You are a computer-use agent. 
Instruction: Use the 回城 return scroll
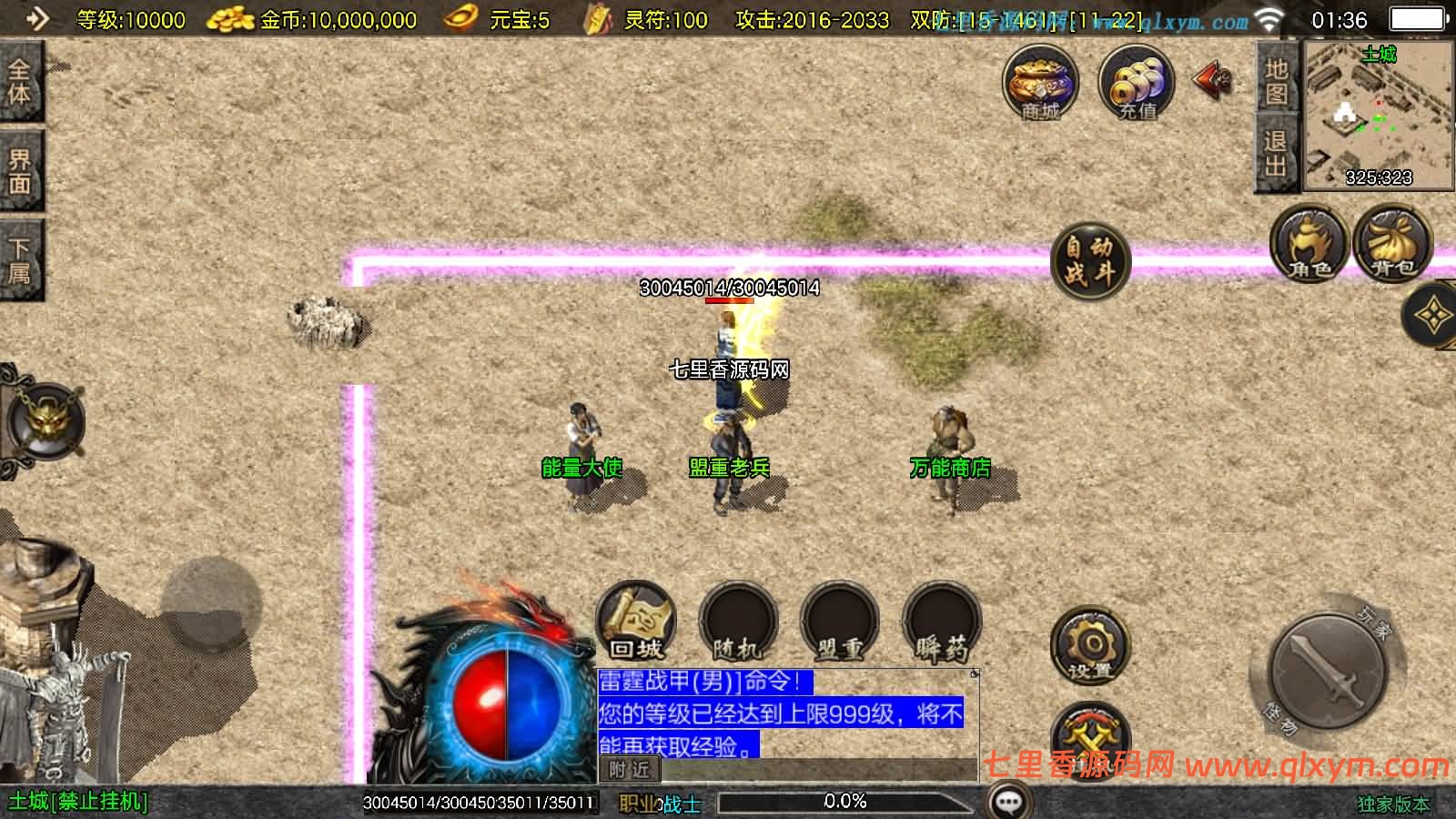pyautogui.click(x=636, y=622)
